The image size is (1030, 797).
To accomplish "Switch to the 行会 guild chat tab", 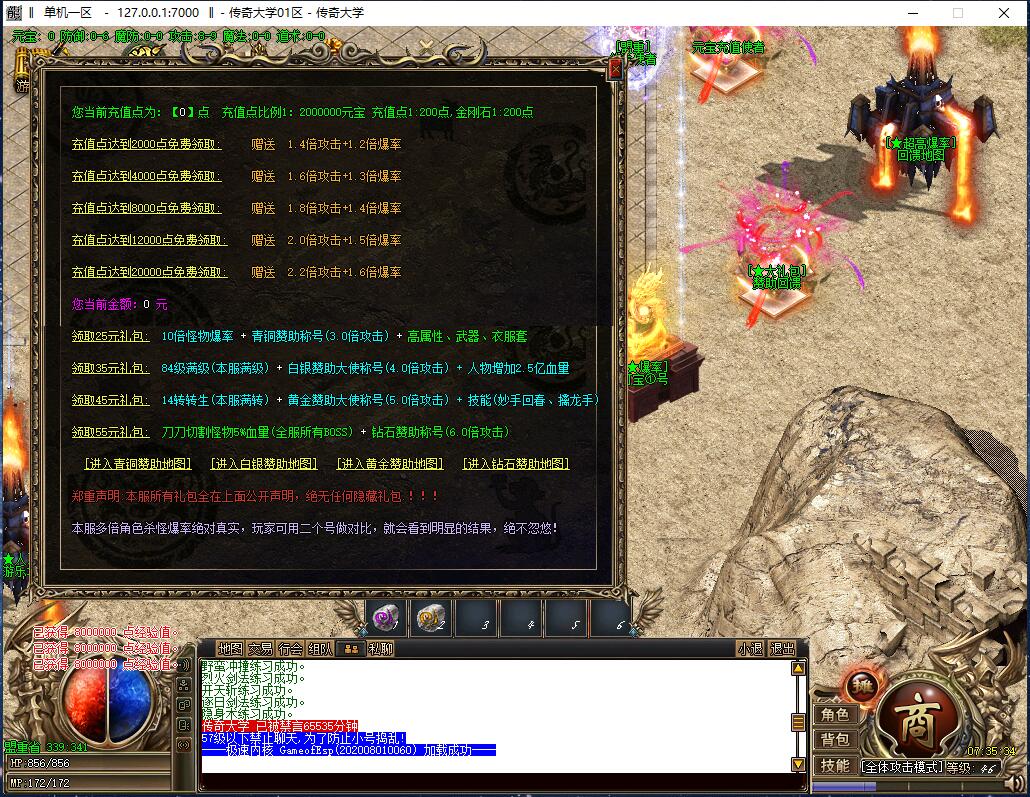I will 290,648.
